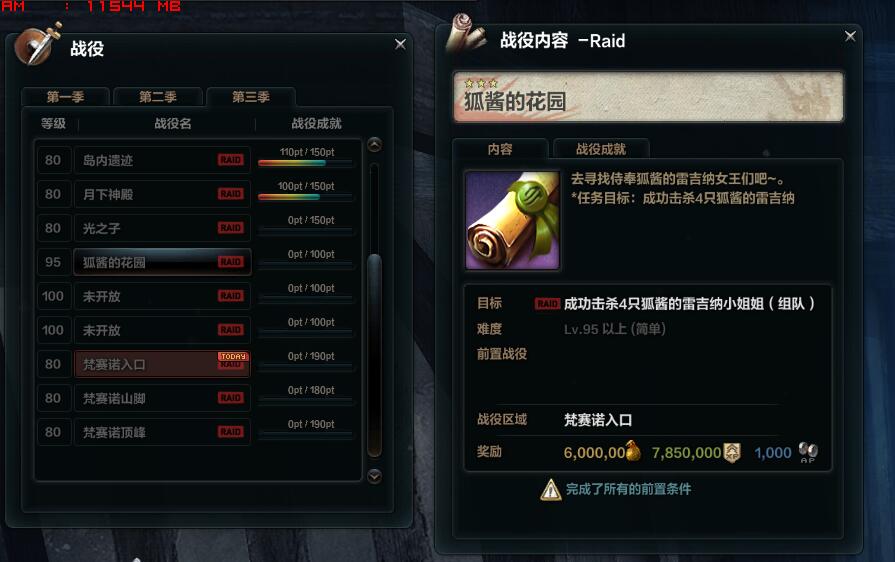Switch to the 战役成就 tab in raid details
Screen dimensions: 895x562
(x=601, y=149)
